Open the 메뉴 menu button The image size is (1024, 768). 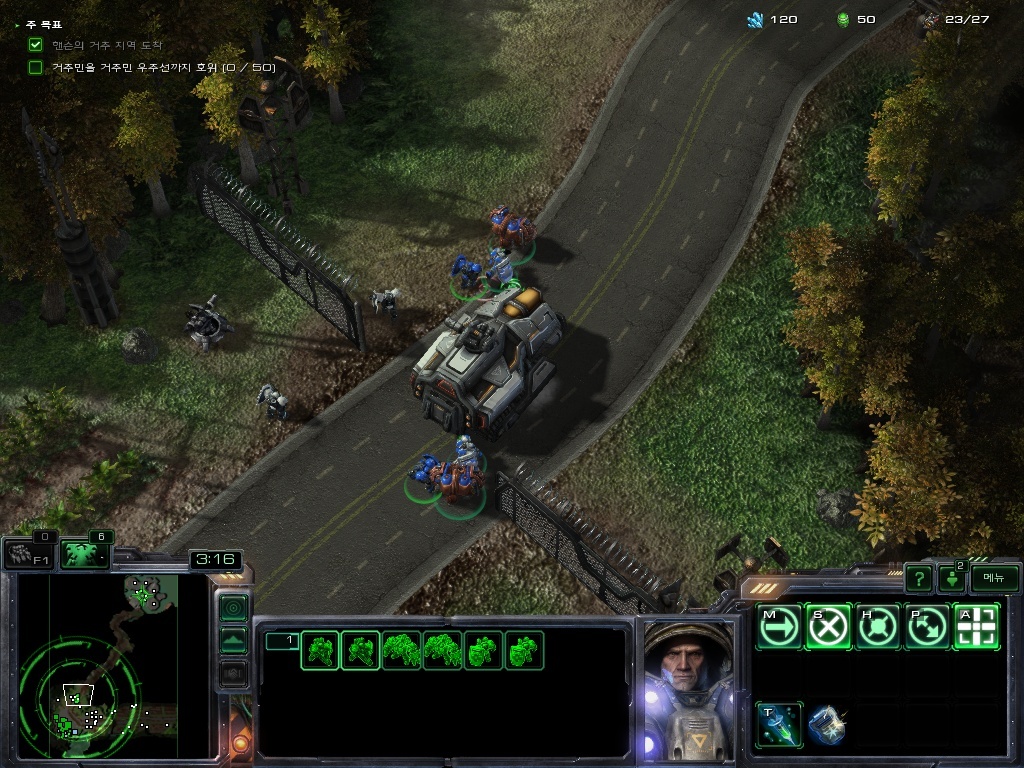pyautogui.click(x=994, y=578)
